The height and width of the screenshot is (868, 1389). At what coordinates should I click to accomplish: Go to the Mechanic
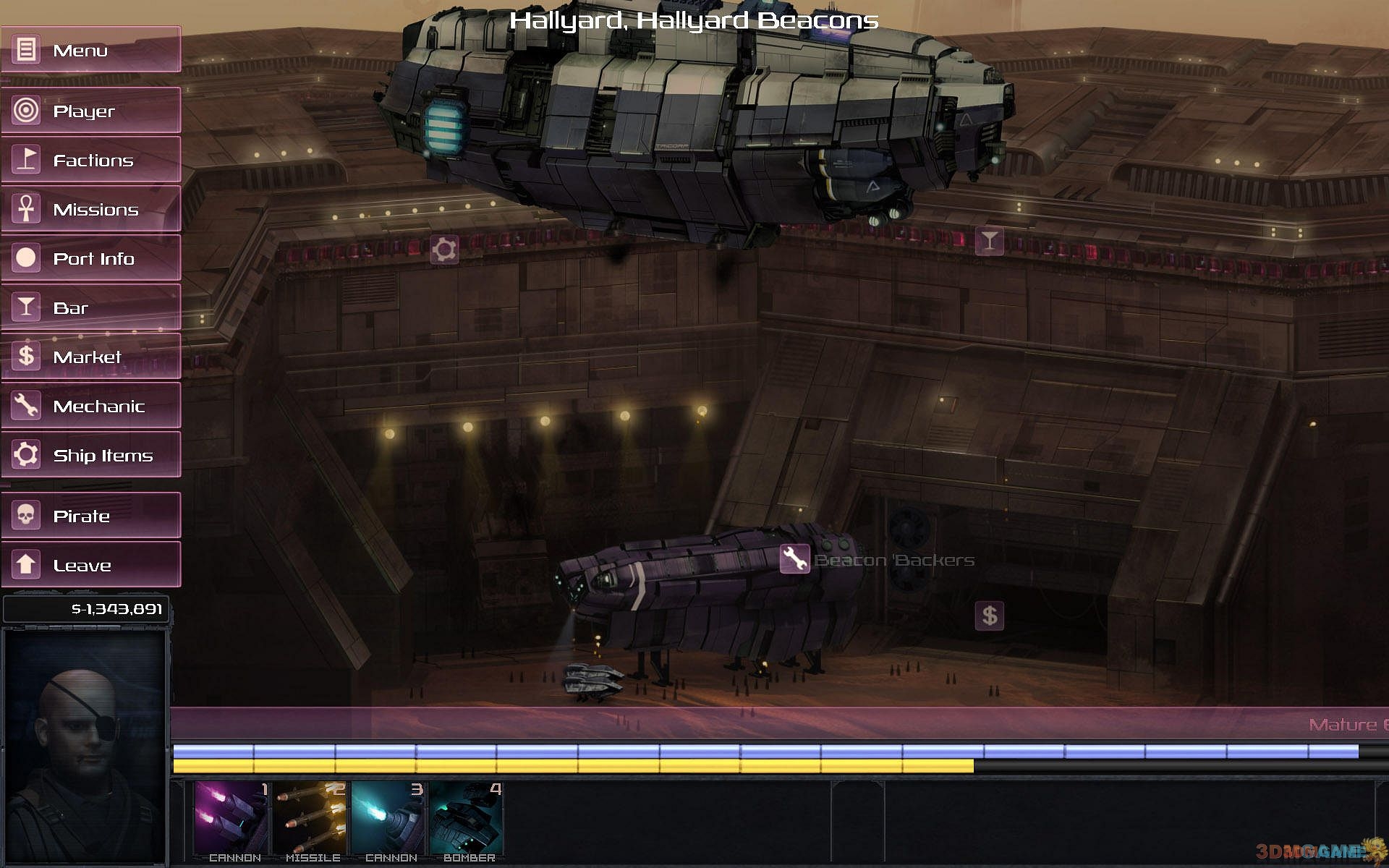pos(90,406)
